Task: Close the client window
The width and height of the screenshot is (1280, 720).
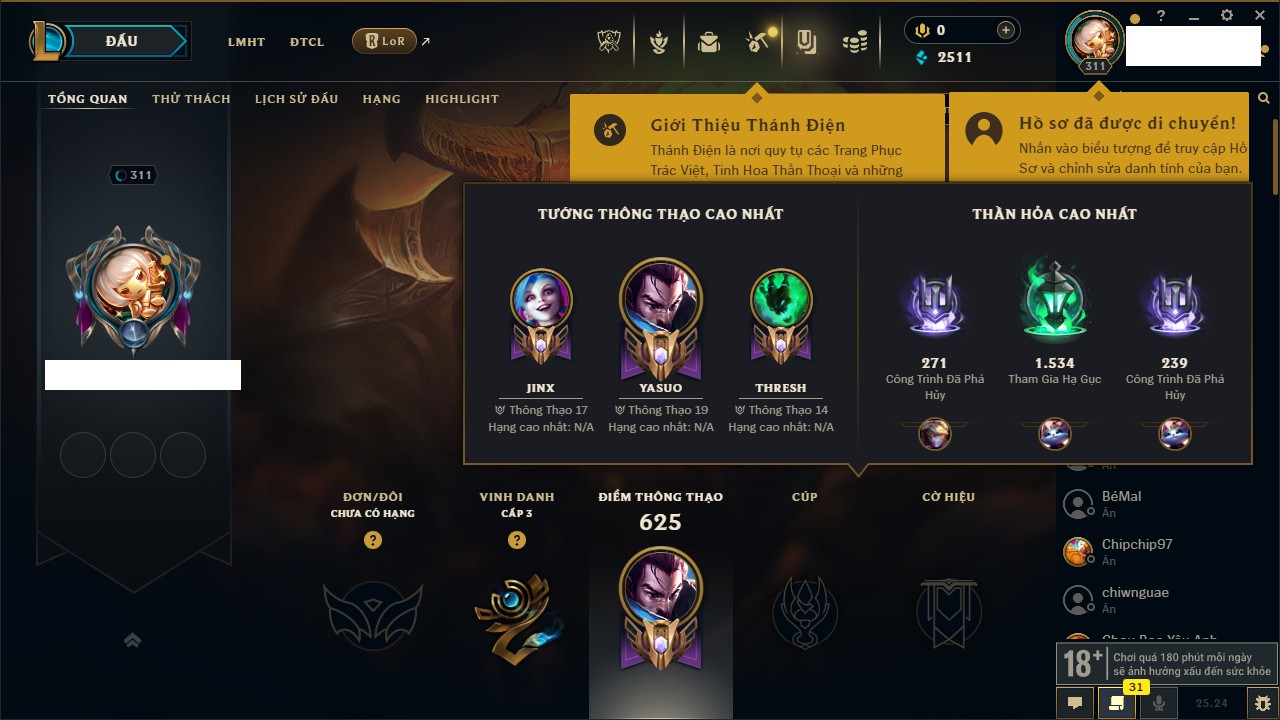Action: pos(1258,16)
